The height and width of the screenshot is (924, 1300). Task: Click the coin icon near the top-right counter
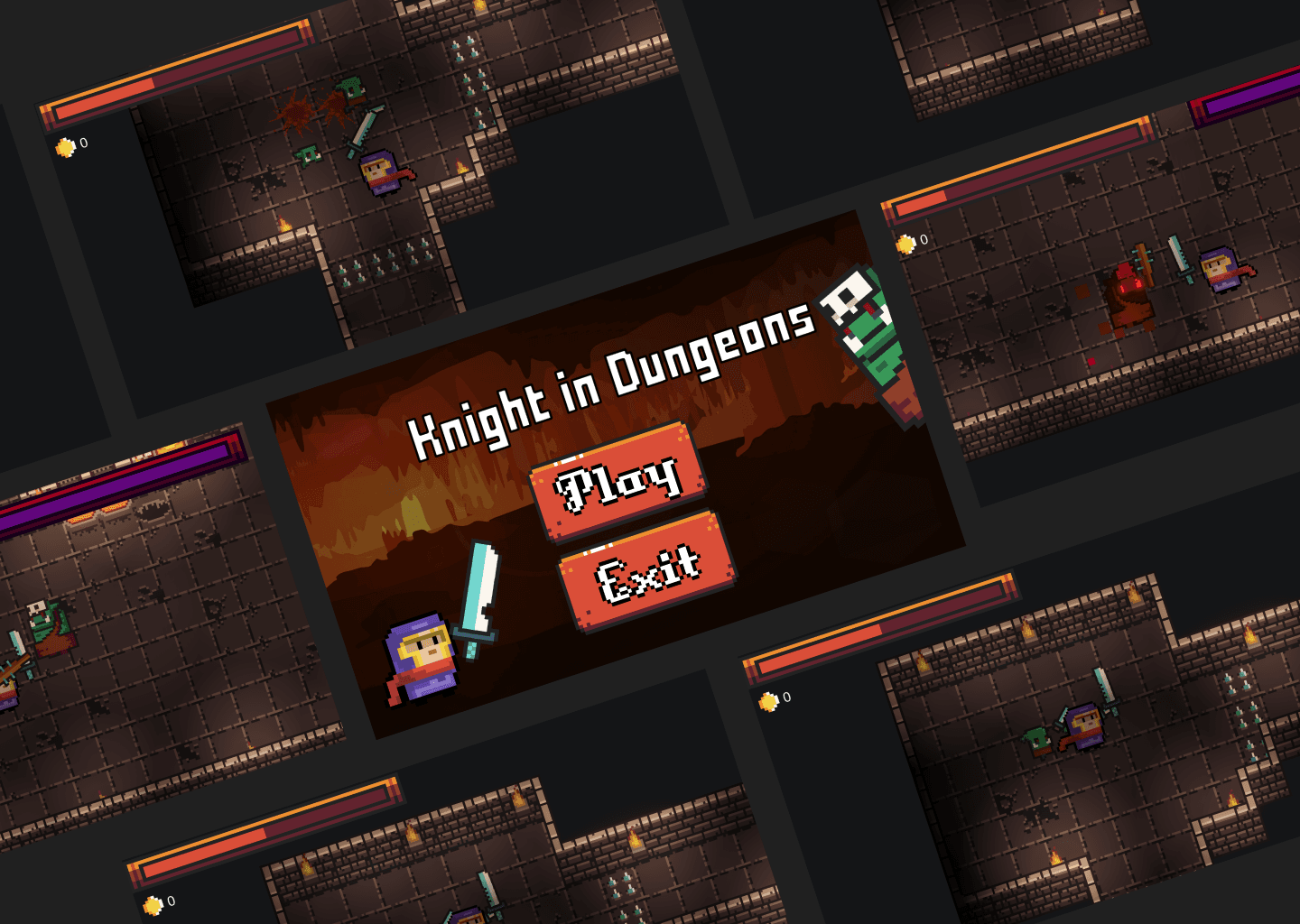pos(906,240)
